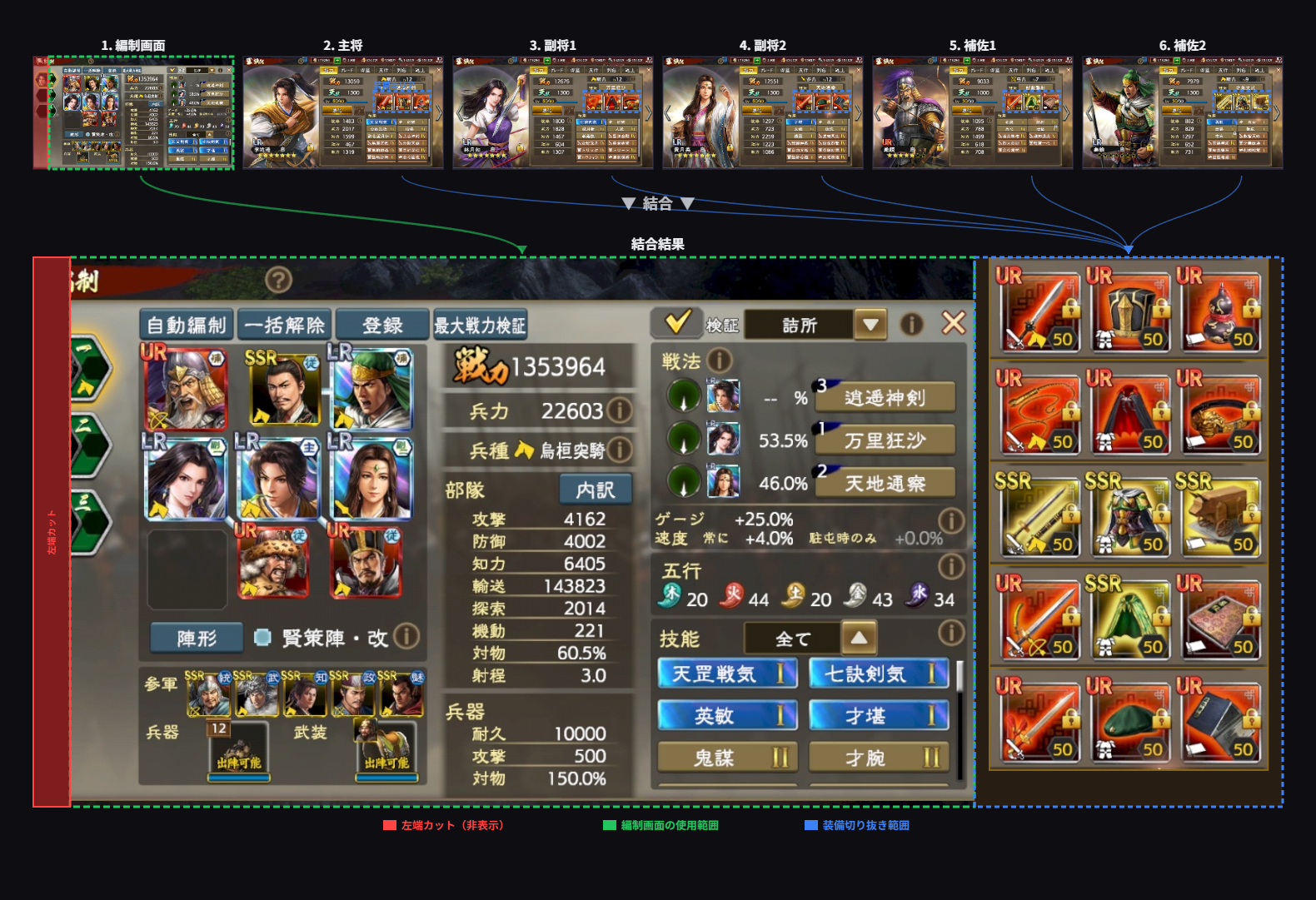View the 七訣剣気 skill

point(879,674)
